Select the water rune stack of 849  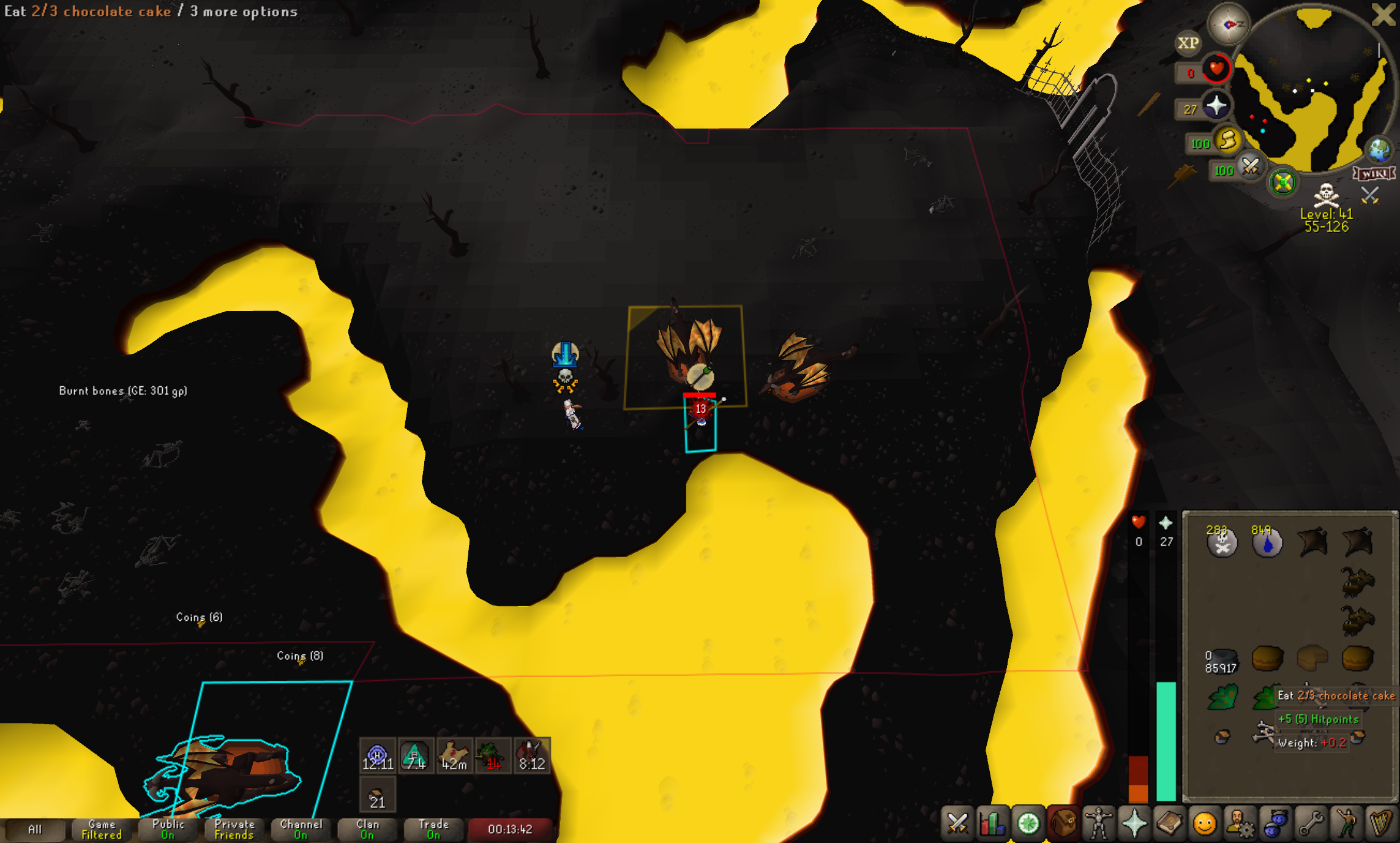tap(1267, 542)
